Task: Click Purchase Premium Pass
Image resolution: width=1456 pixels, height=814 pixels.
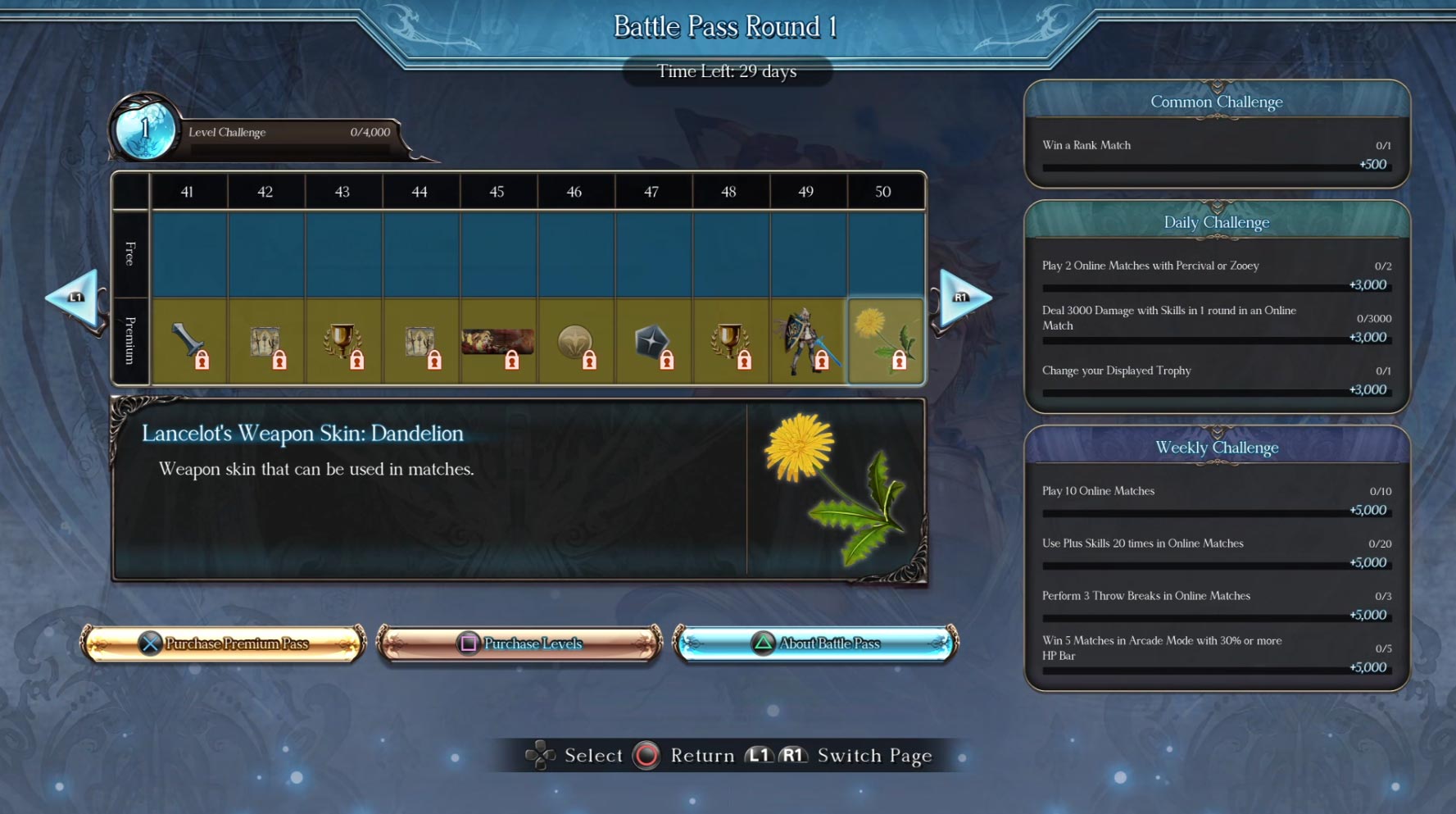Action: pos(223,643)
